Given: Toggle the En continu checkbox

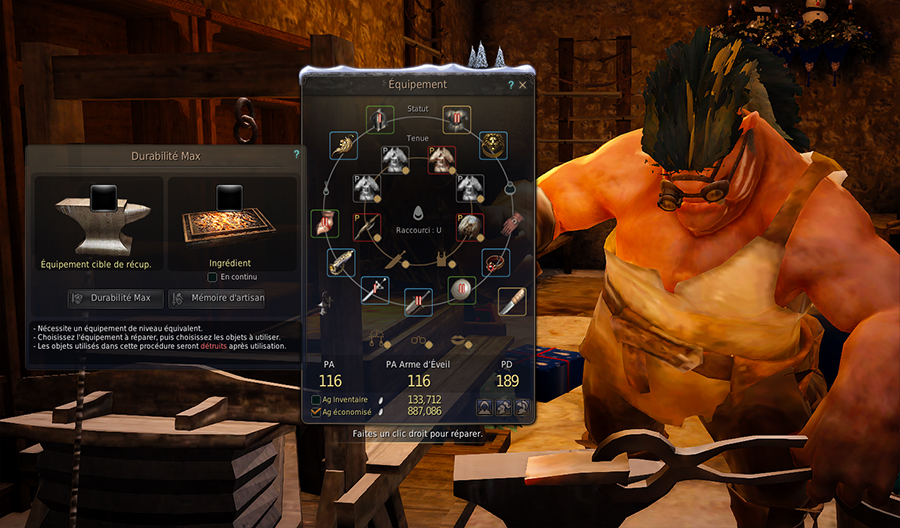Looking at the screenshot, I should pyautogui.click(x=212, y=277).
